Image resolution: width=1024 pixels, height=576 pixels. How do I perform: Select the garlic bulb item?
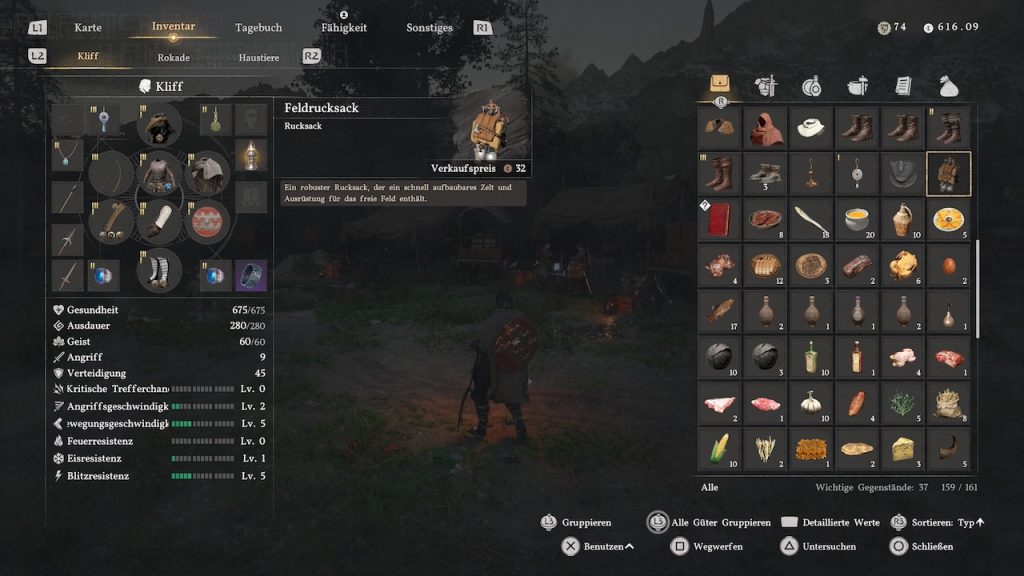[x=811, y=402]
